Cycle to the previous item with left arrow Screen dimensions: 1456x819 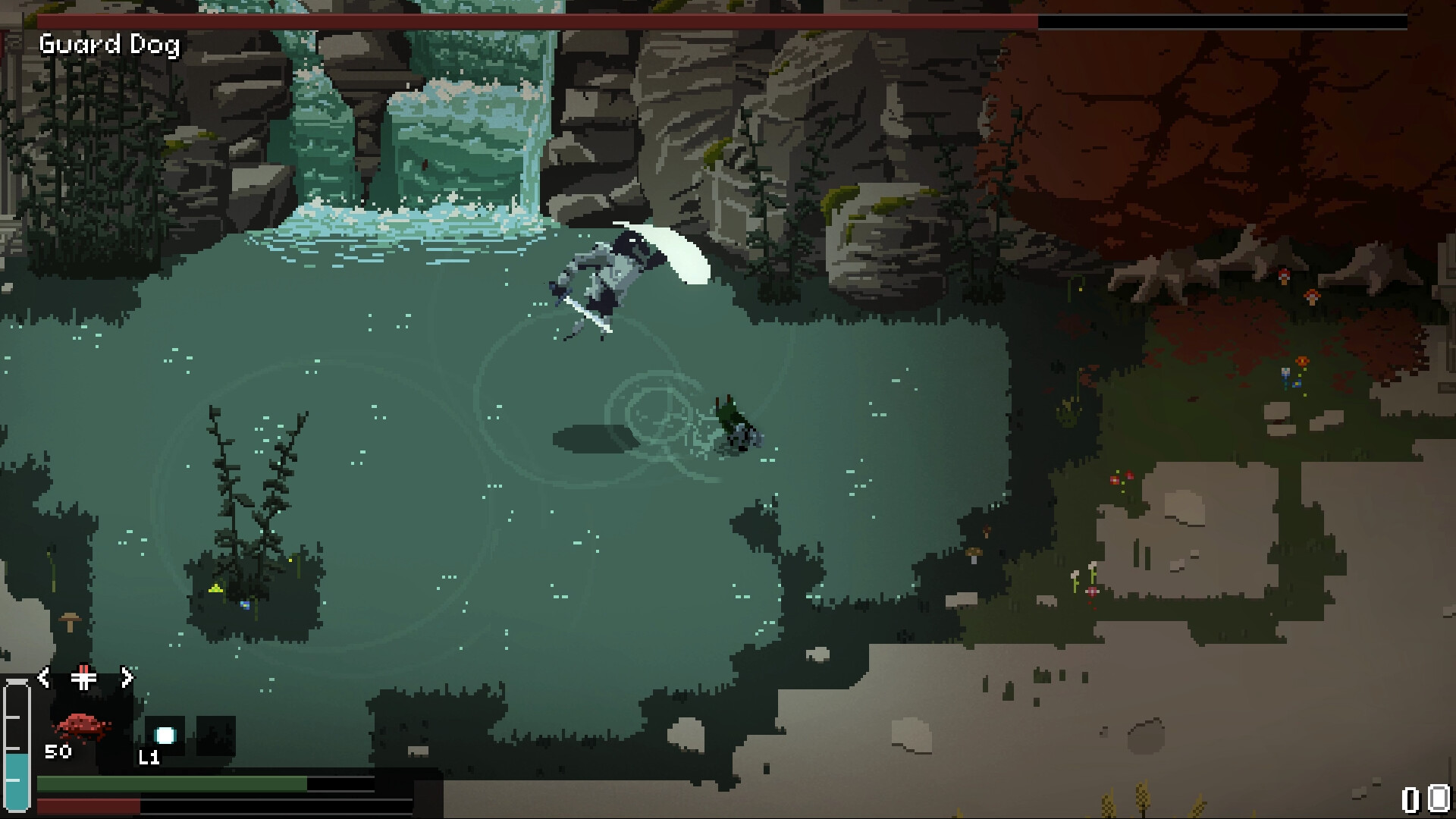(x=44, y=677)
